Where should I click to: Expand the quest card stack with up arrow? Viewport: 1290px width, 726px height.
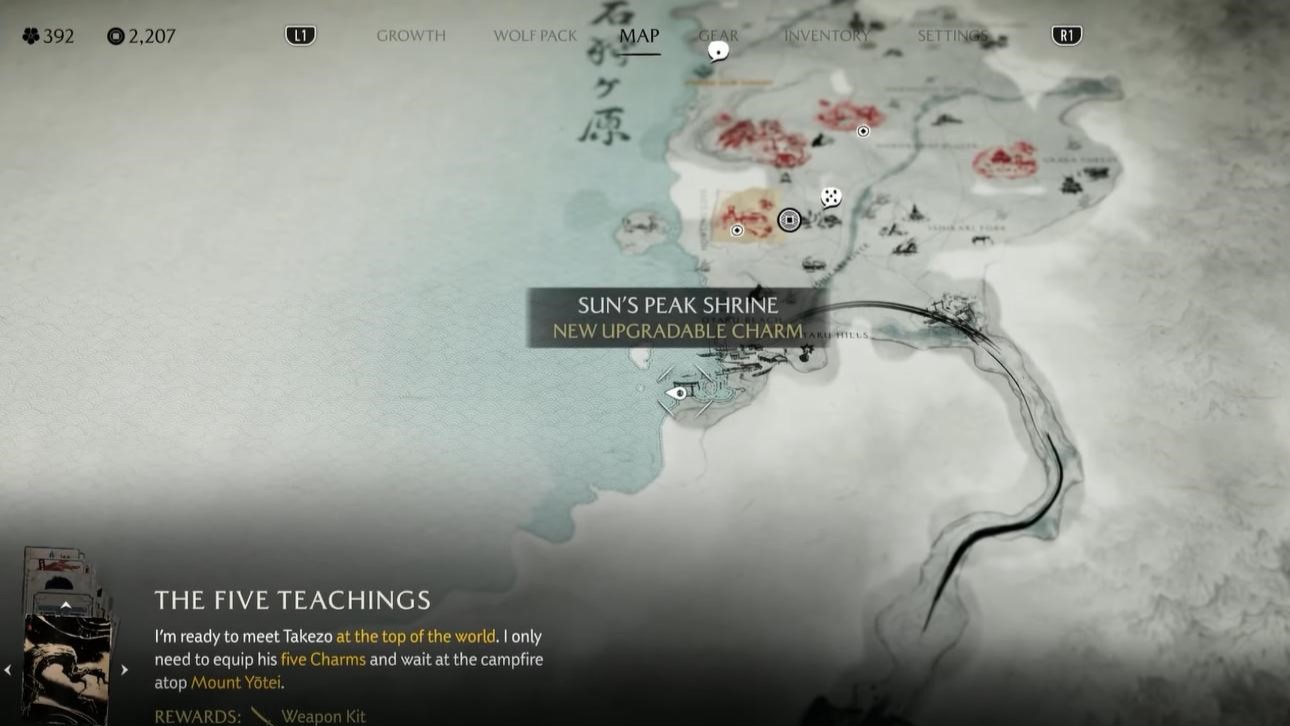(66, 605)
